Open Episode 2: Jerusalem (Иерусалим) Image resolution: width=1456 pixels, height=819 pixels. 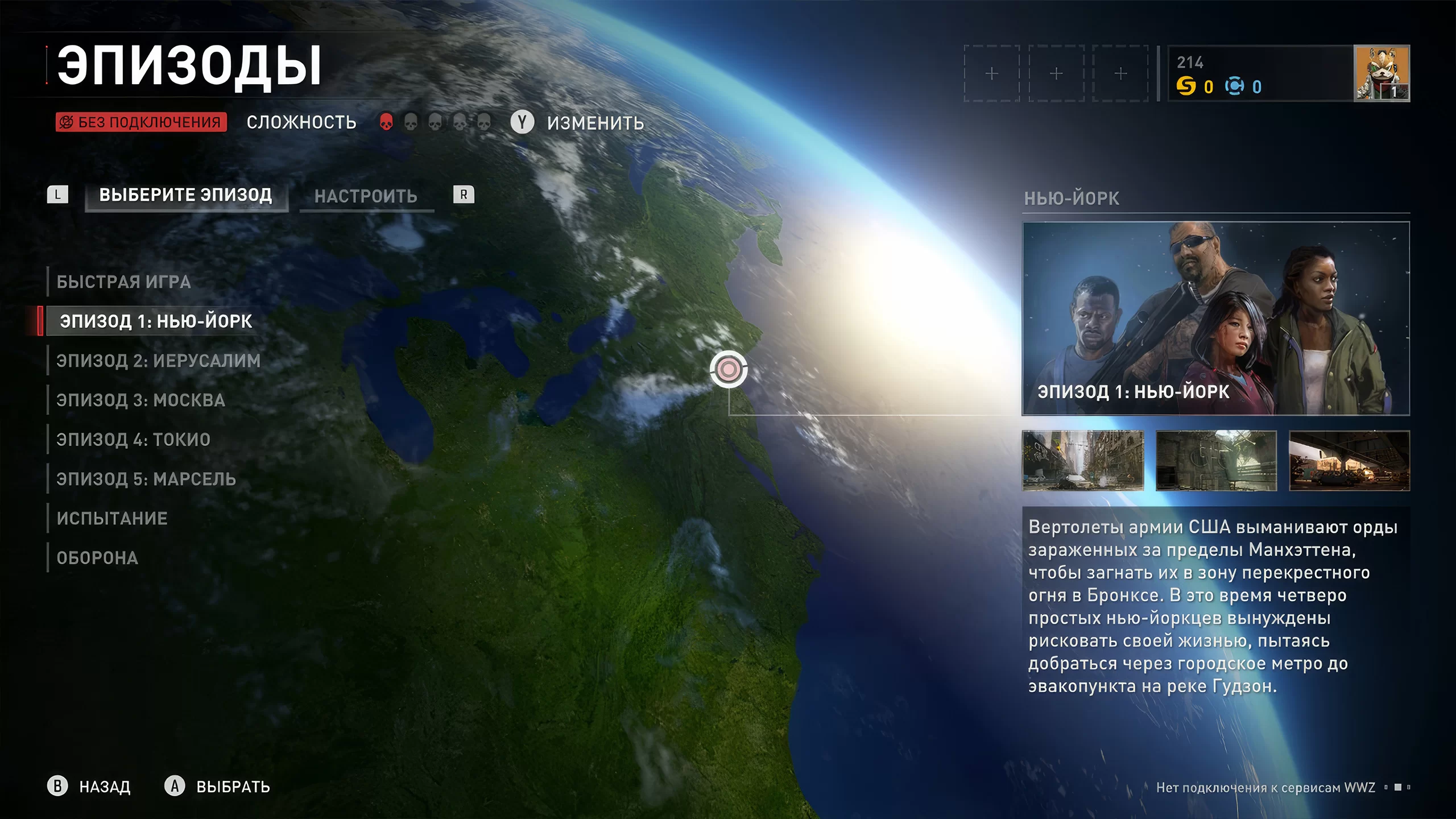coord(158,361)
